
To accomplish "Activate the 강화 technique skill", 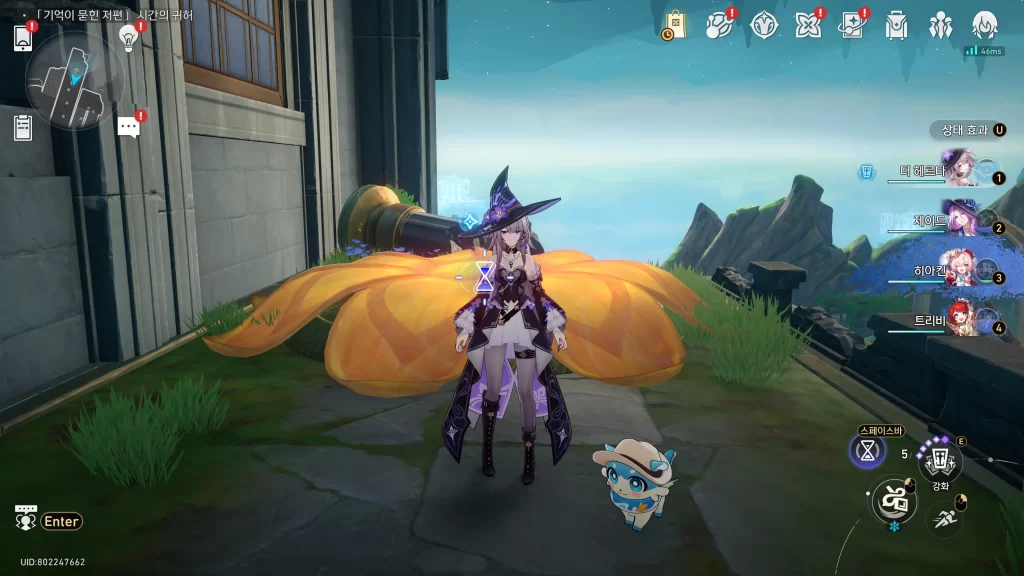I will 940,461.
